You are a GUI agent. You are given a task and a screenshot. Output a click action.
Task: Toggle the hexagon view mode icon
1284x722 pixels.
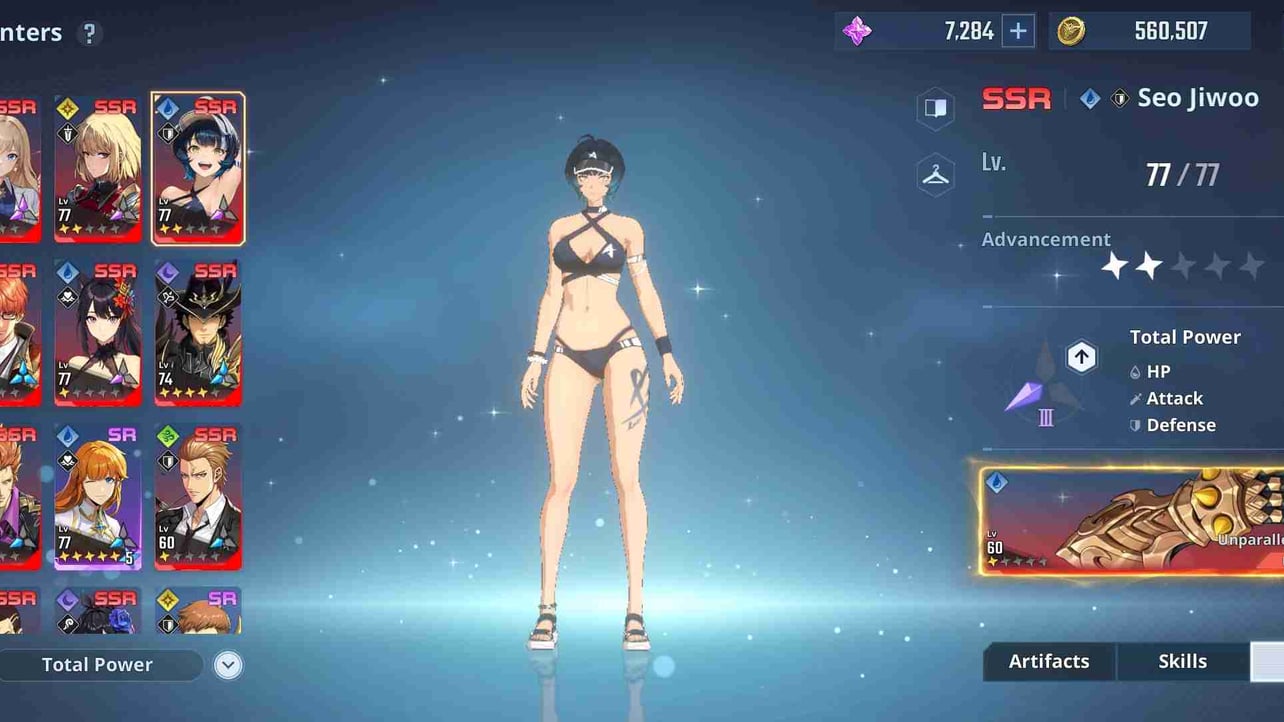(935, 109)
